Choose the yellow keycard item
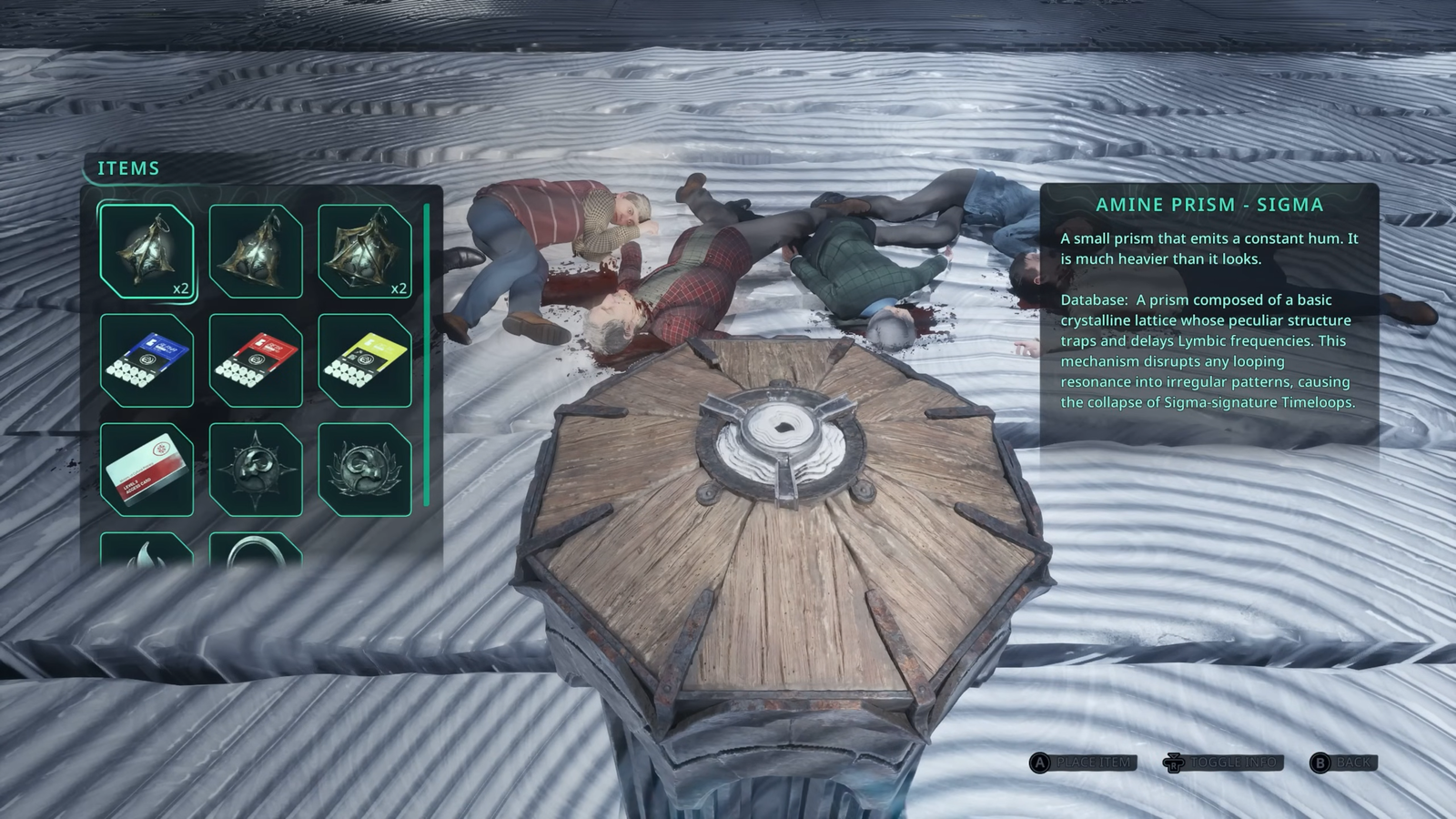Viewport: 1456px width, 819px height. (365, 360)
